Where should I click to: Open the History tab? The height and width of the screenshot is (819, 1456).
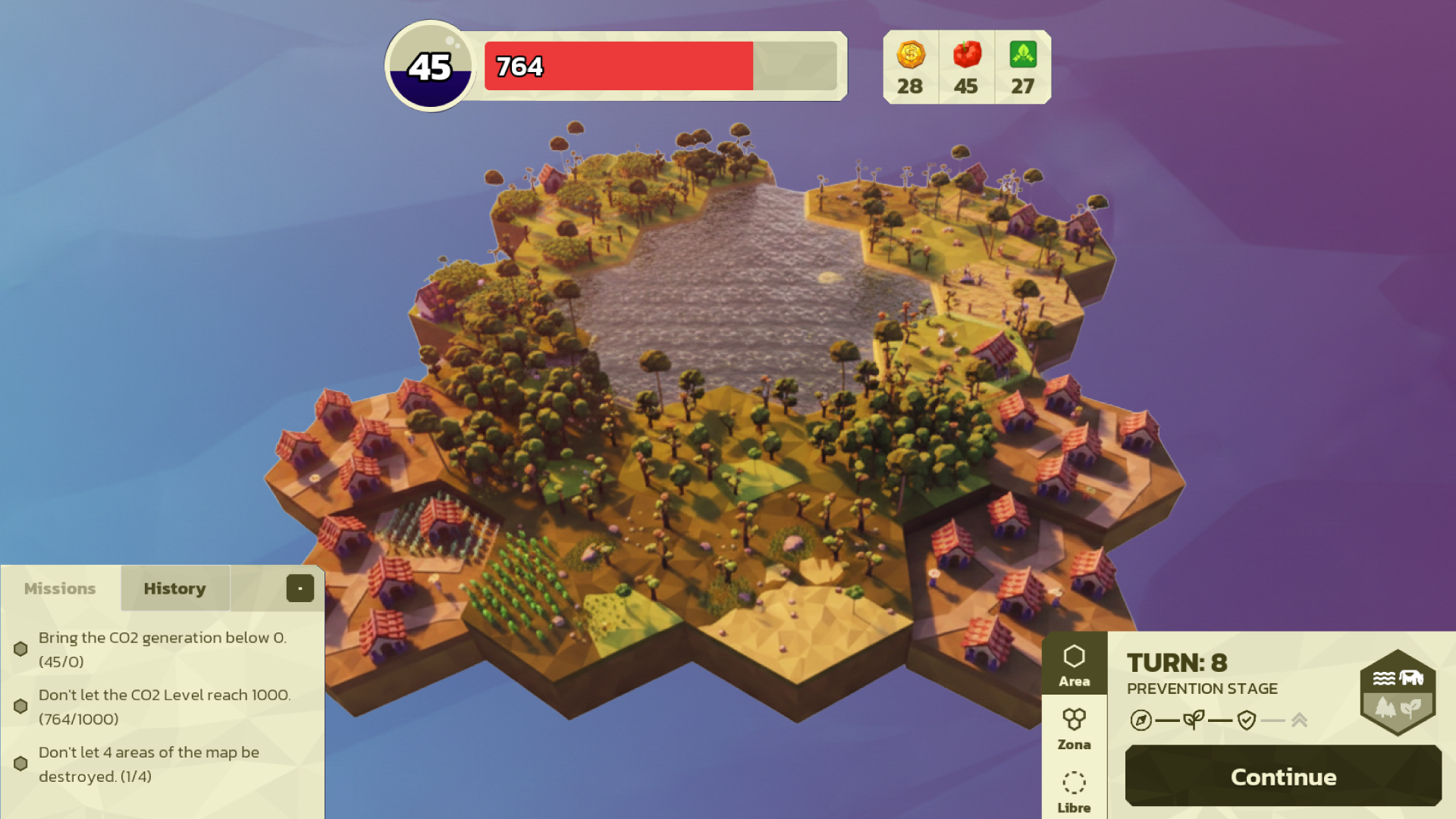(174, 588)
